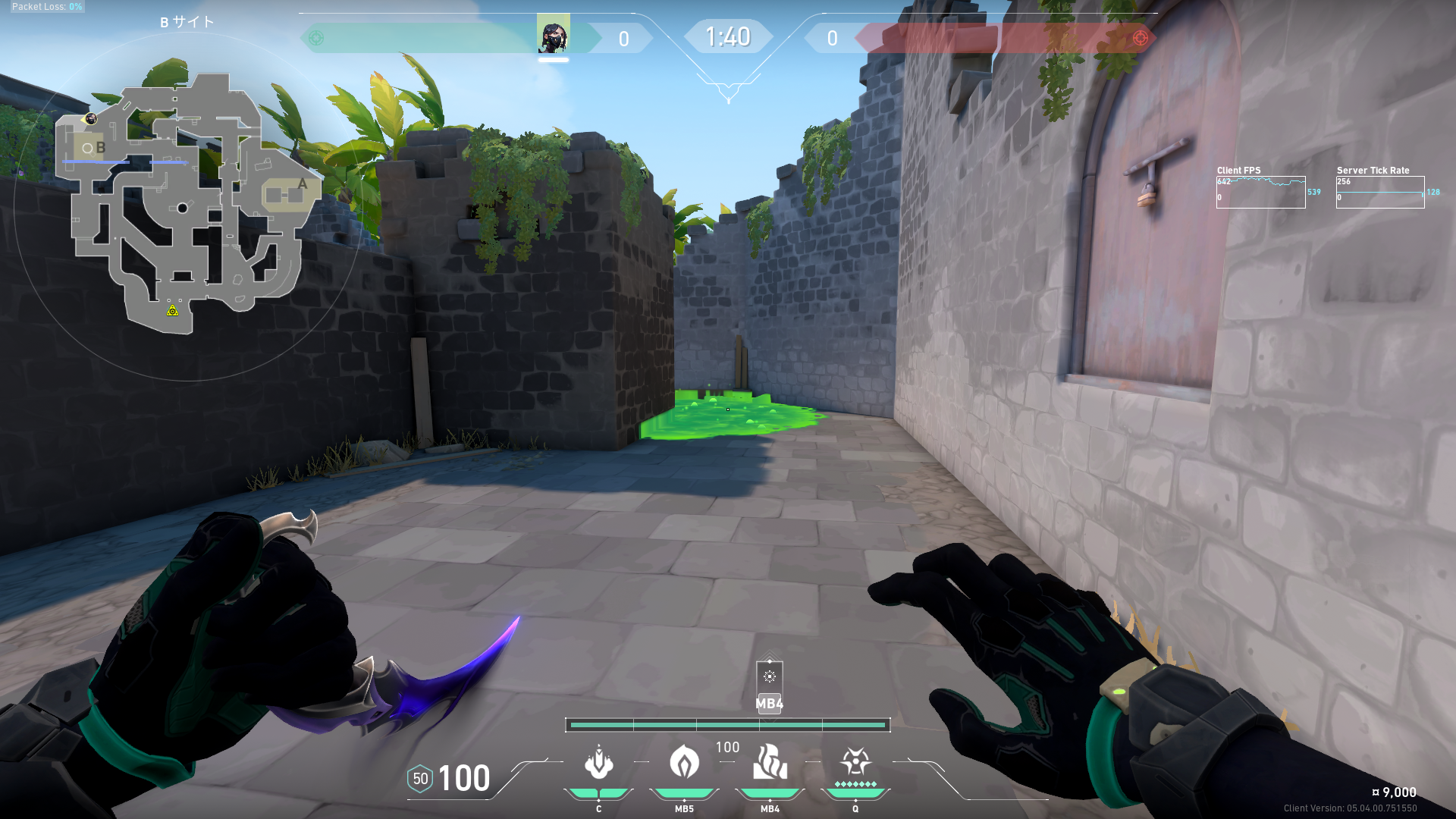Activate the Poison Cloud ability icon

point(684,761)
